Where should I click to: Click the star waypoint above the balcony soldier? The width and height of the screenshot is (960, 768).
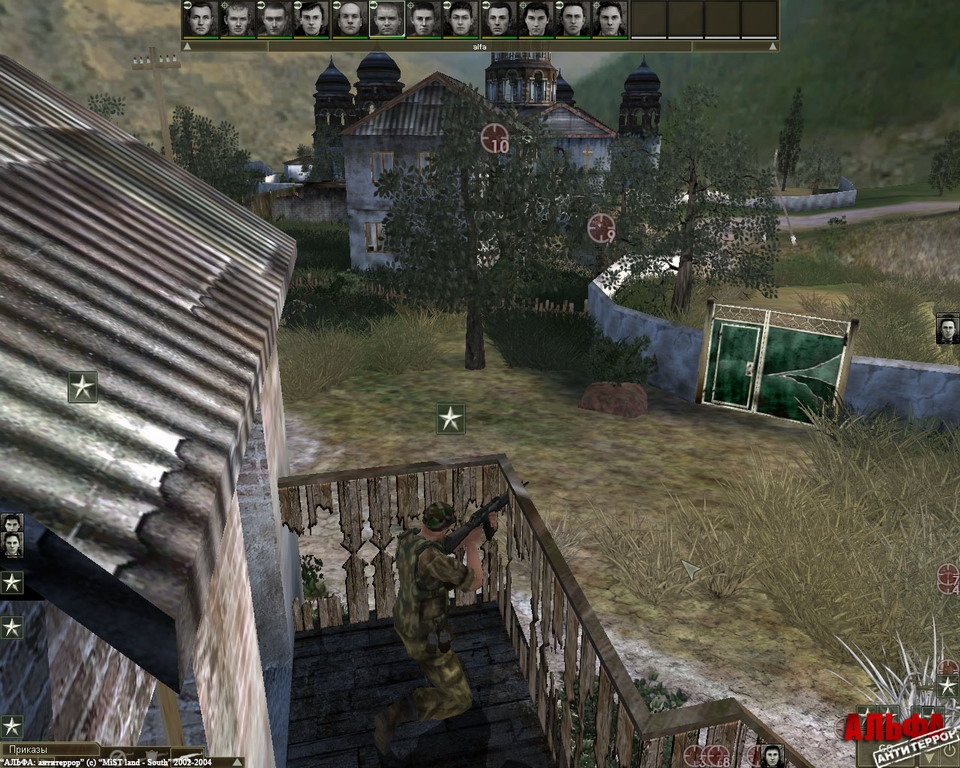click(x=451, y=418)
